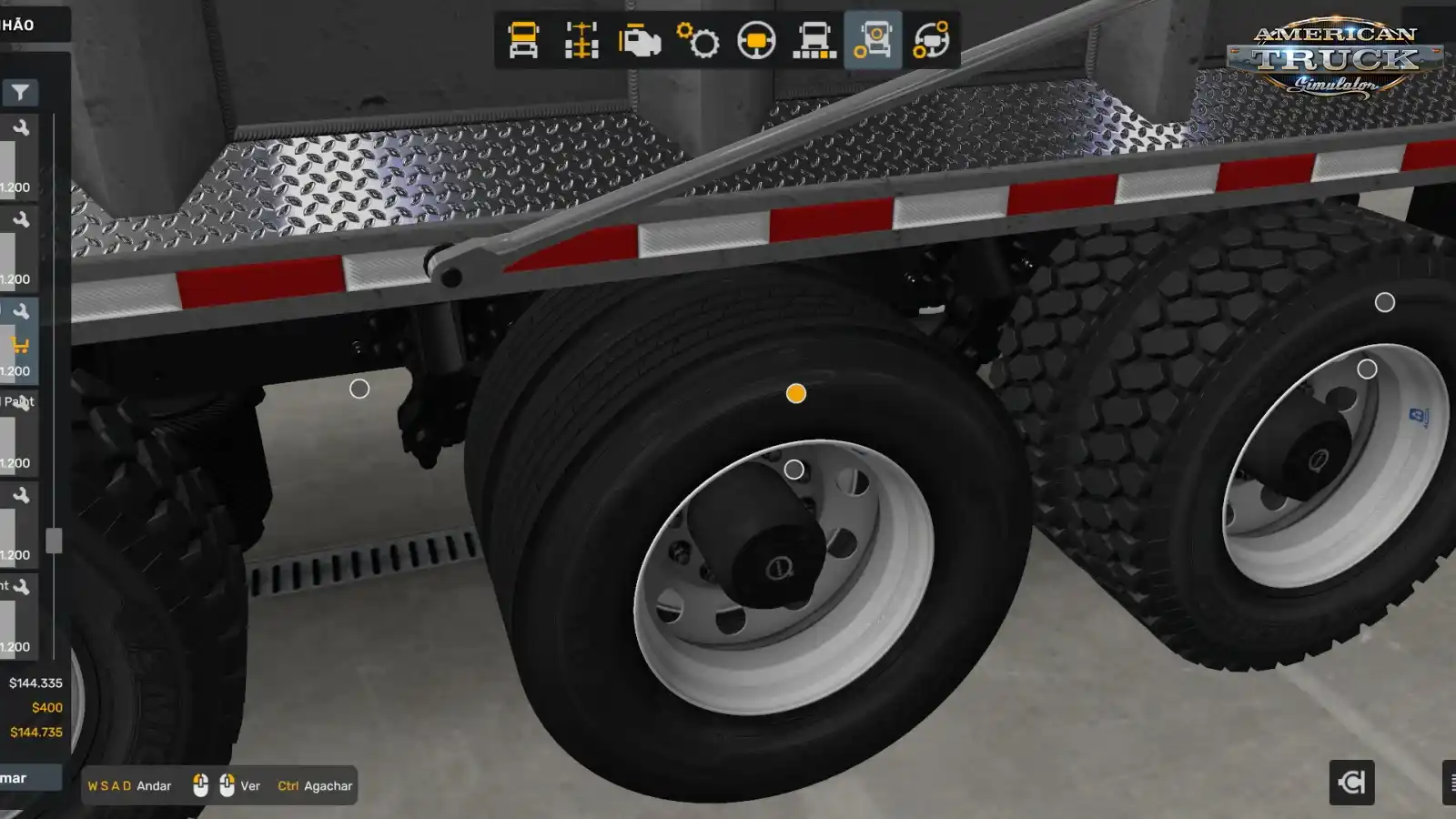The image size is (1456, 819).
Task: Toggle the parts list filter funnel
Action: pyautogui.click(x=20, y=92)
